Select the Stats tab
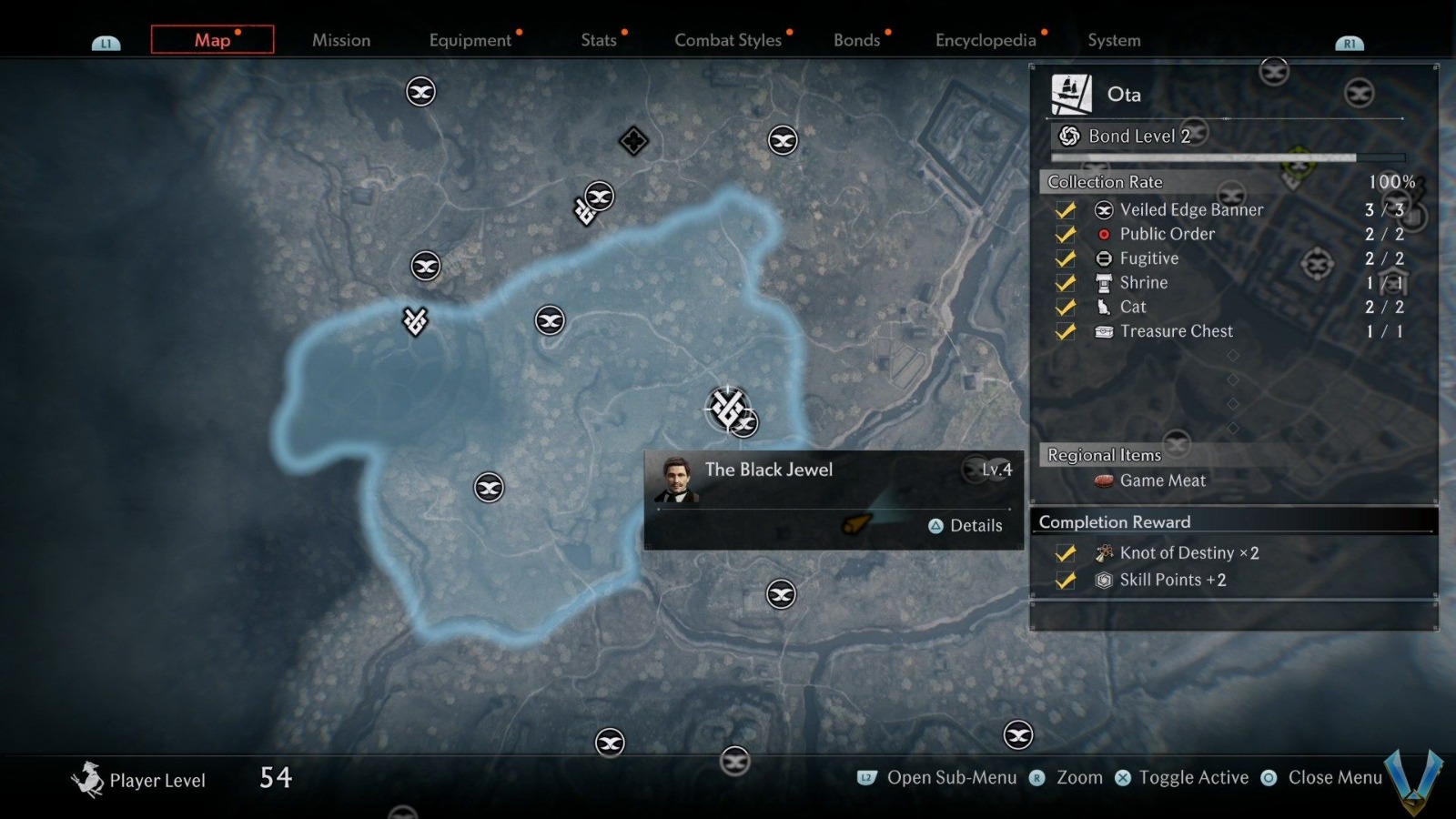 [x=599, y=40]
